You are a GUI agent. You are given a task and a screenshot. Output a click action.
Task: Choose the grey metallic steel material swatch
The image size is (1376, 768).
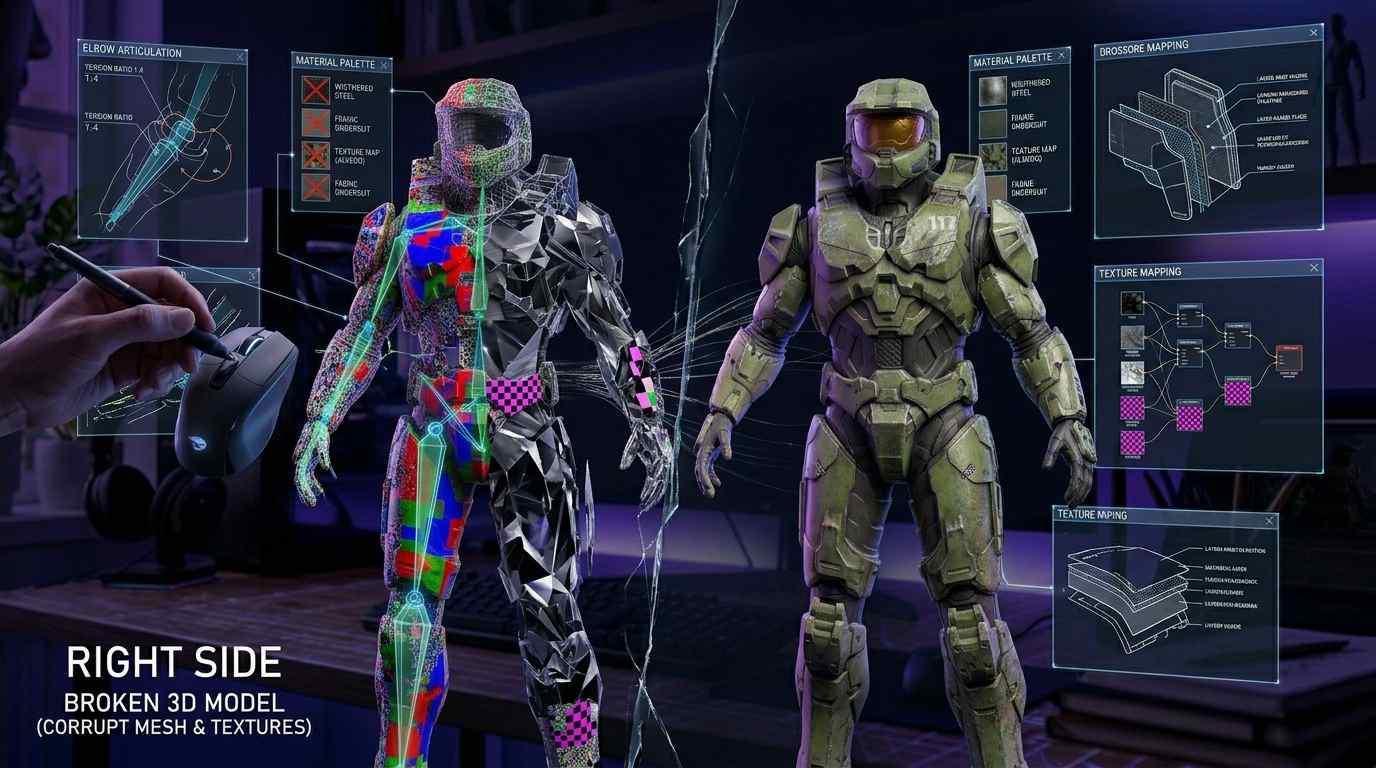click(992, 91)
